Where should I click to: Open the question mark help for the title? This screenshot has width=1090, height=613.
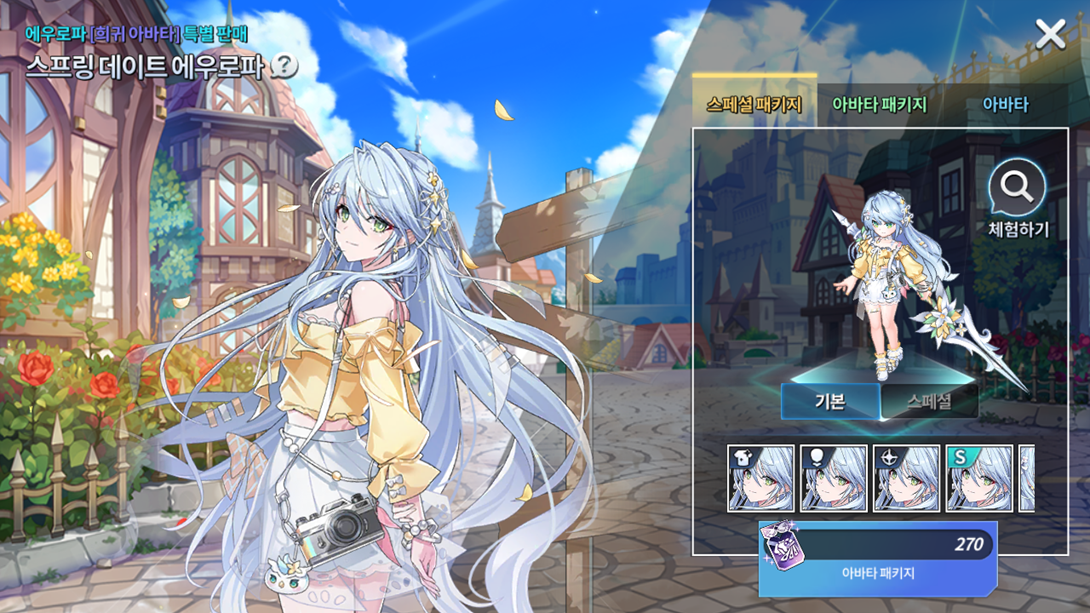click(x=284, y=66)
